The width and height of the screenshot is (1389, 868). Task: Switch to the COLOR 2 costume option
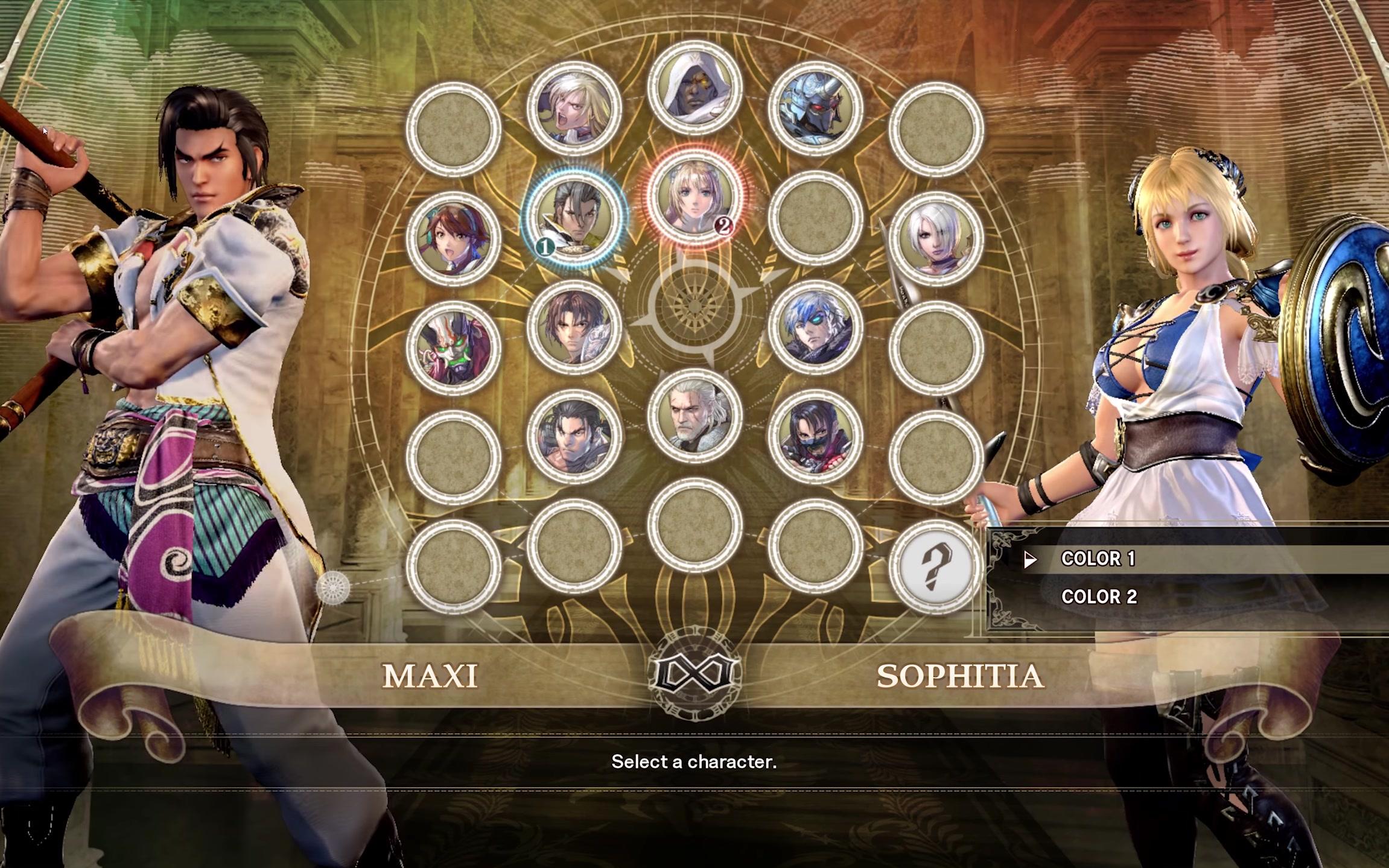coord(1099,597)
